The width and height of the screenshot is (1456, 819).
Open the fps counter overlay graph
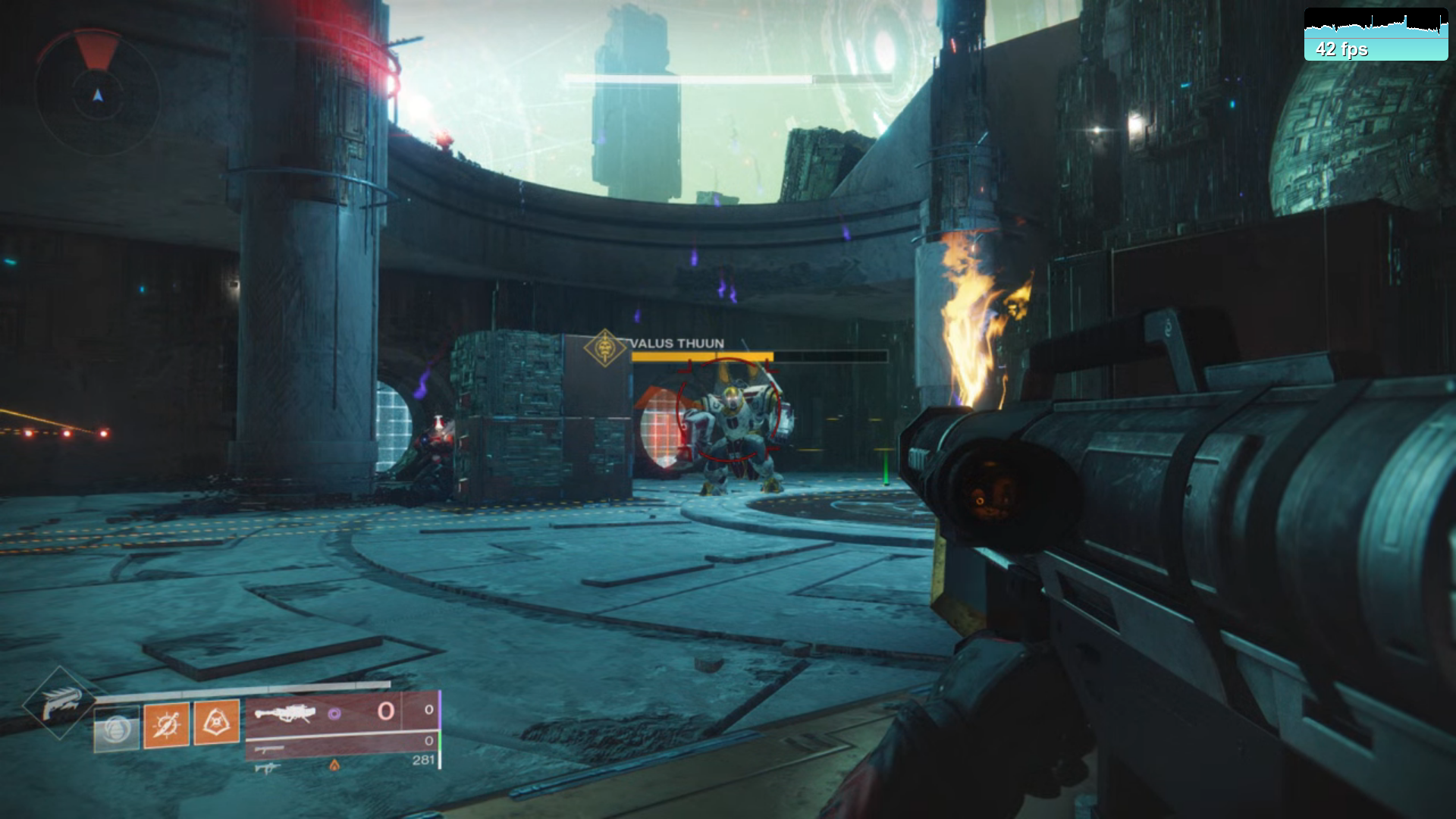point(1376,34)
